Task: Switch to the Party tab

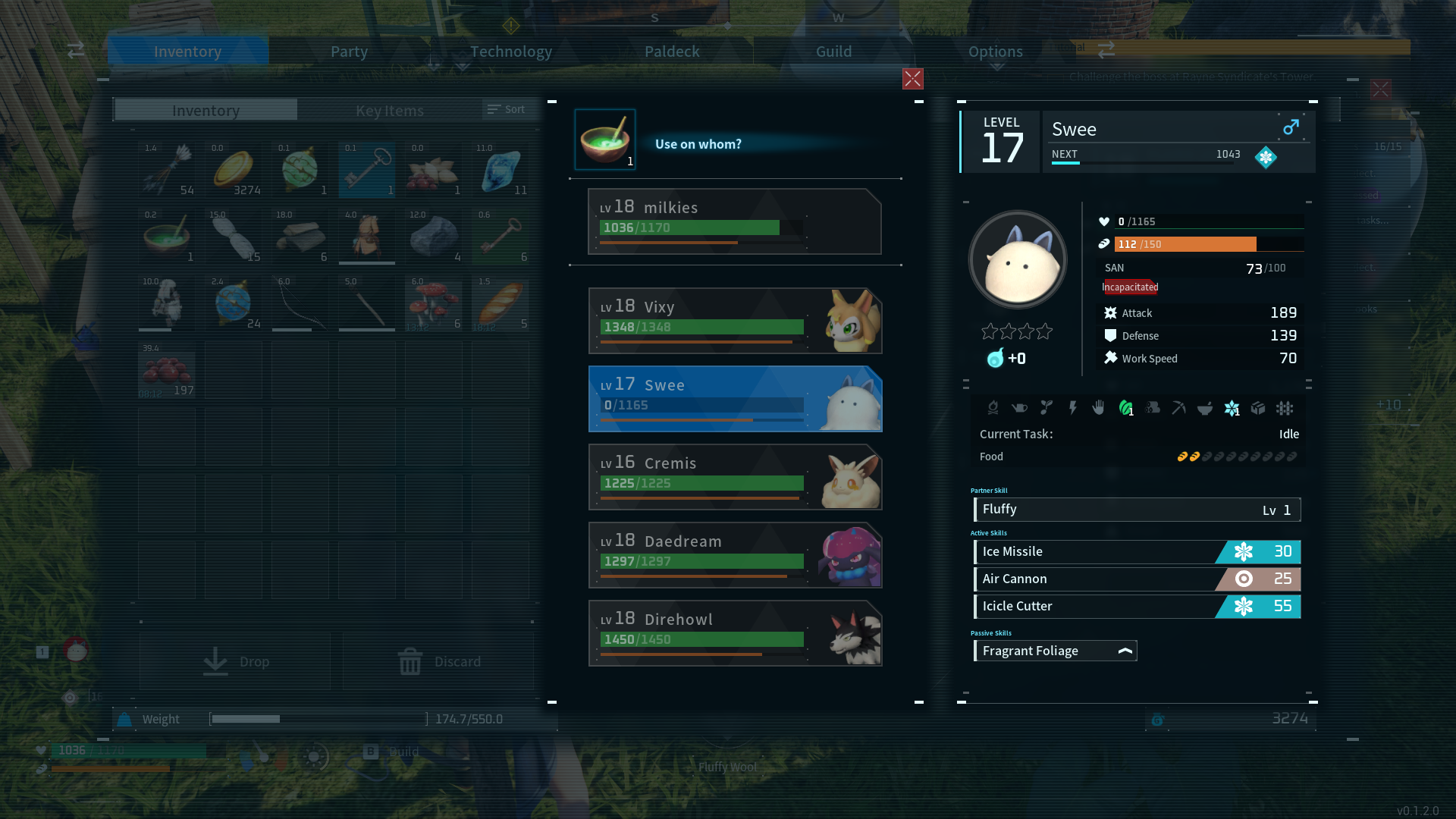Action: click(x=349, y=52)
